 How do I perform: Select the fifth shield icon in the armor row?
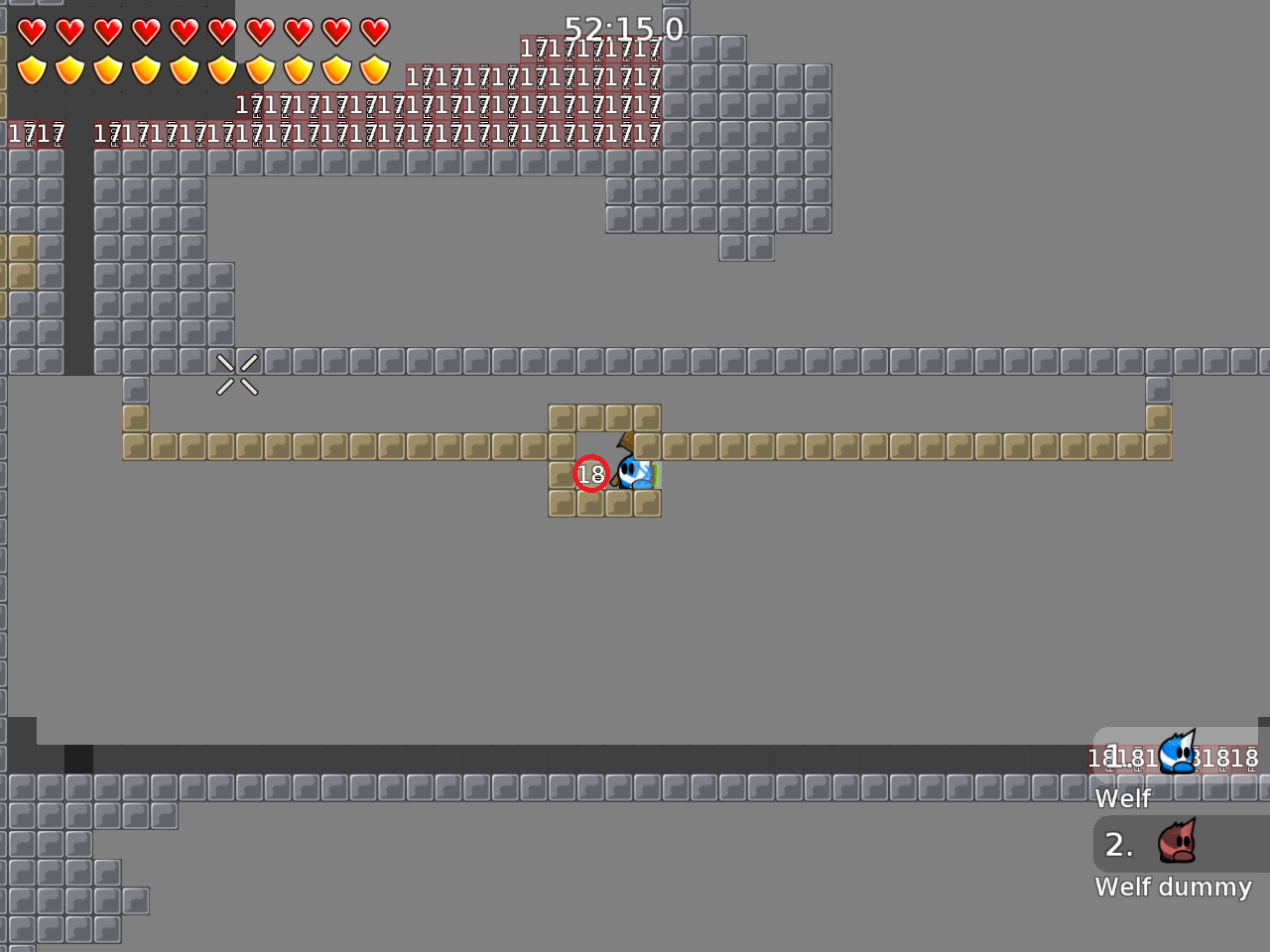(186, 70)
